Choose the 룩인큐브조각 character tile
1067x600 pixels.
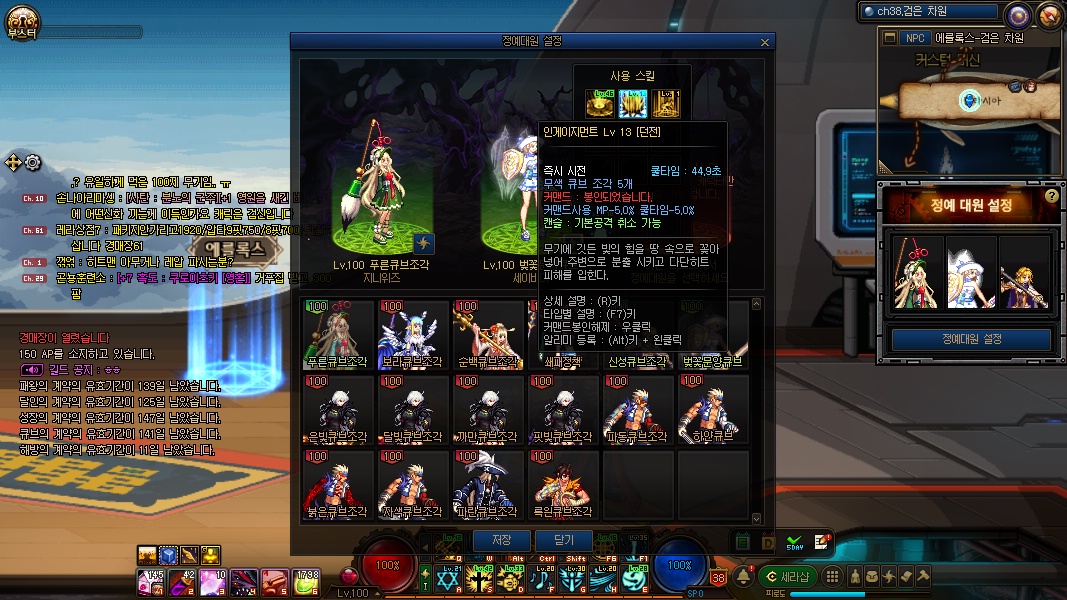[x=564, y=485]
